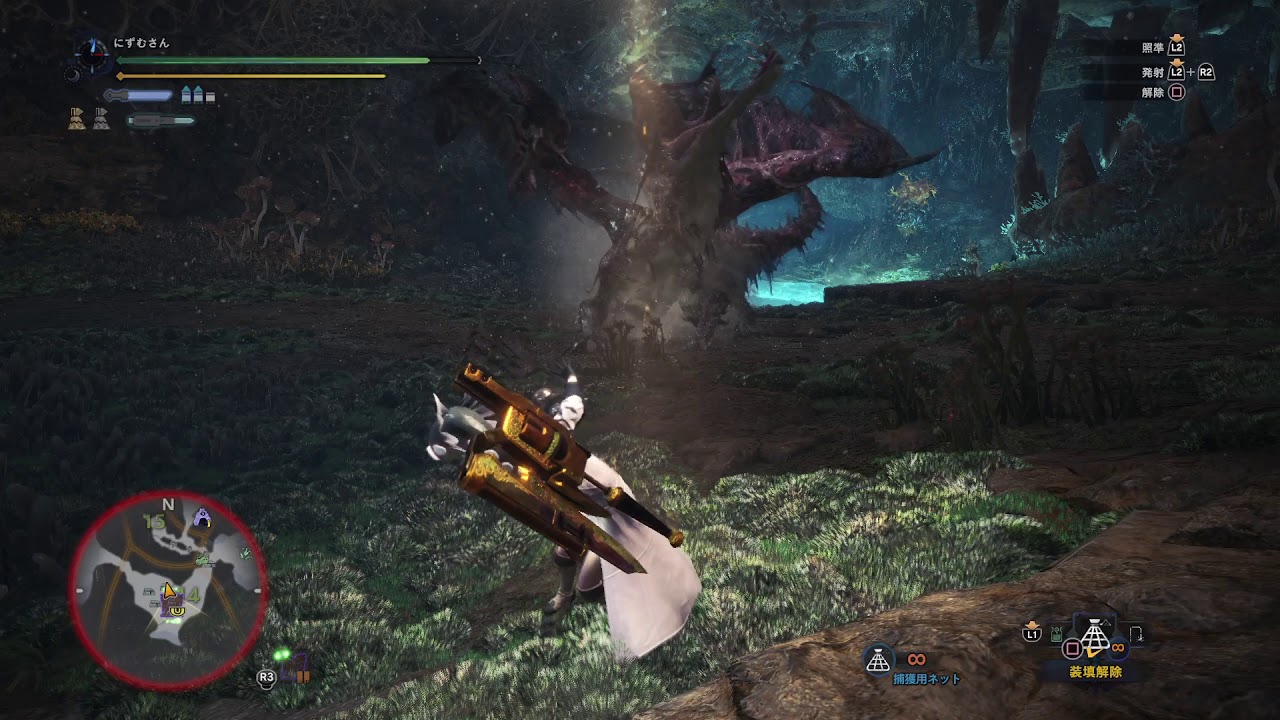Click the first hunting horn buff icon

point(77,119)
